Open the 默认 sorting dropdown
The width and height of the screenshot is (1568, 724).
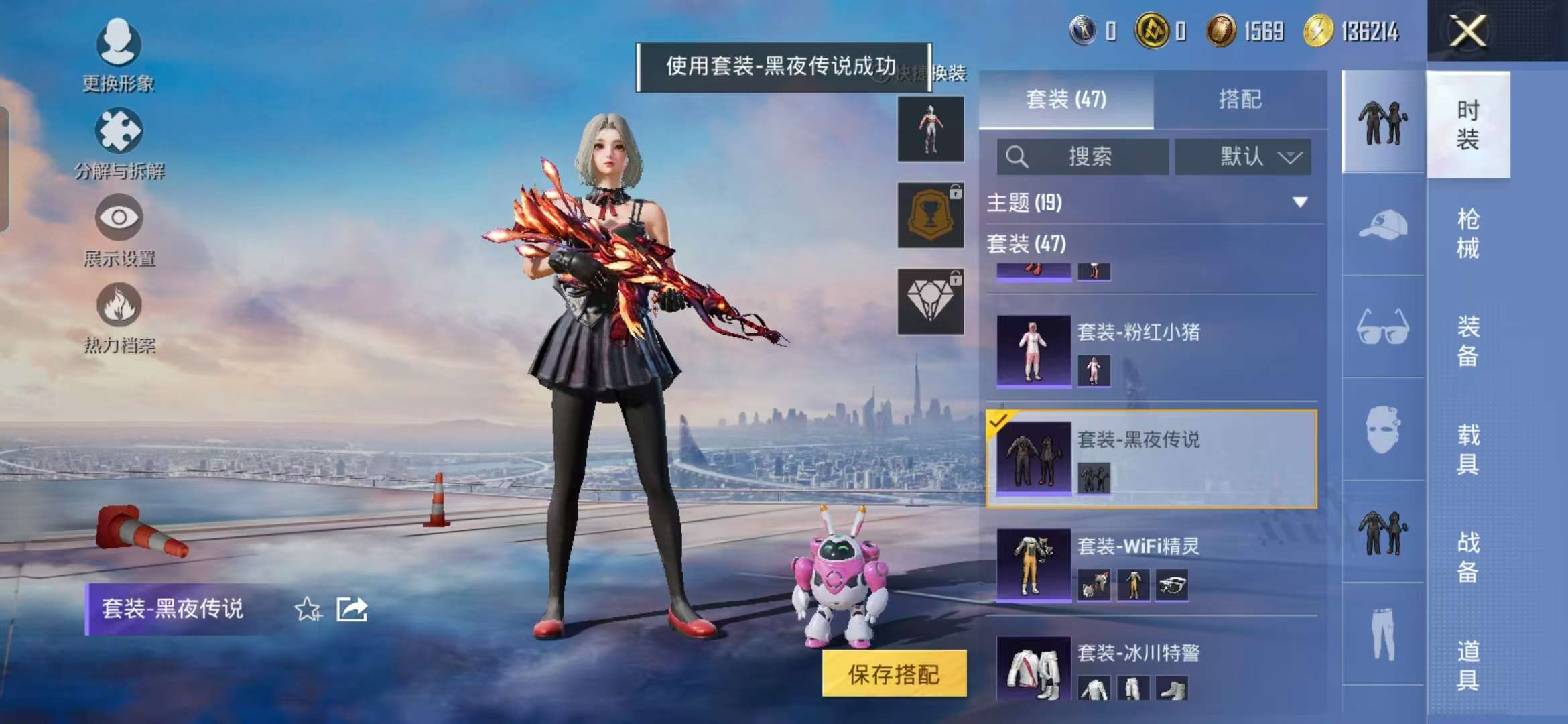[x=1243, y=156]
